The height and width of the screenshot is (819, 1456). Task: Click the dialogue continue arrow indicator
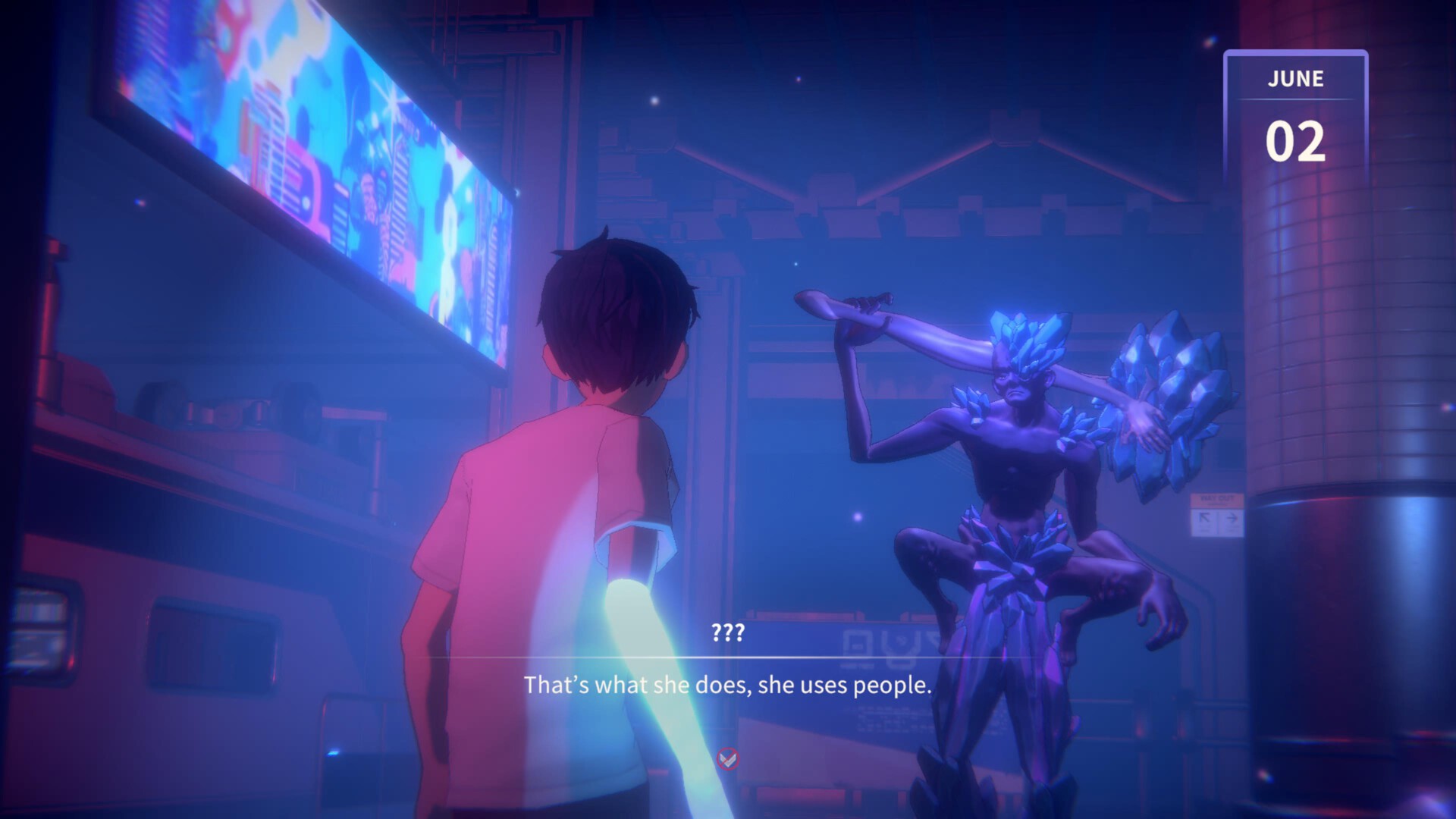click(728, 758)
